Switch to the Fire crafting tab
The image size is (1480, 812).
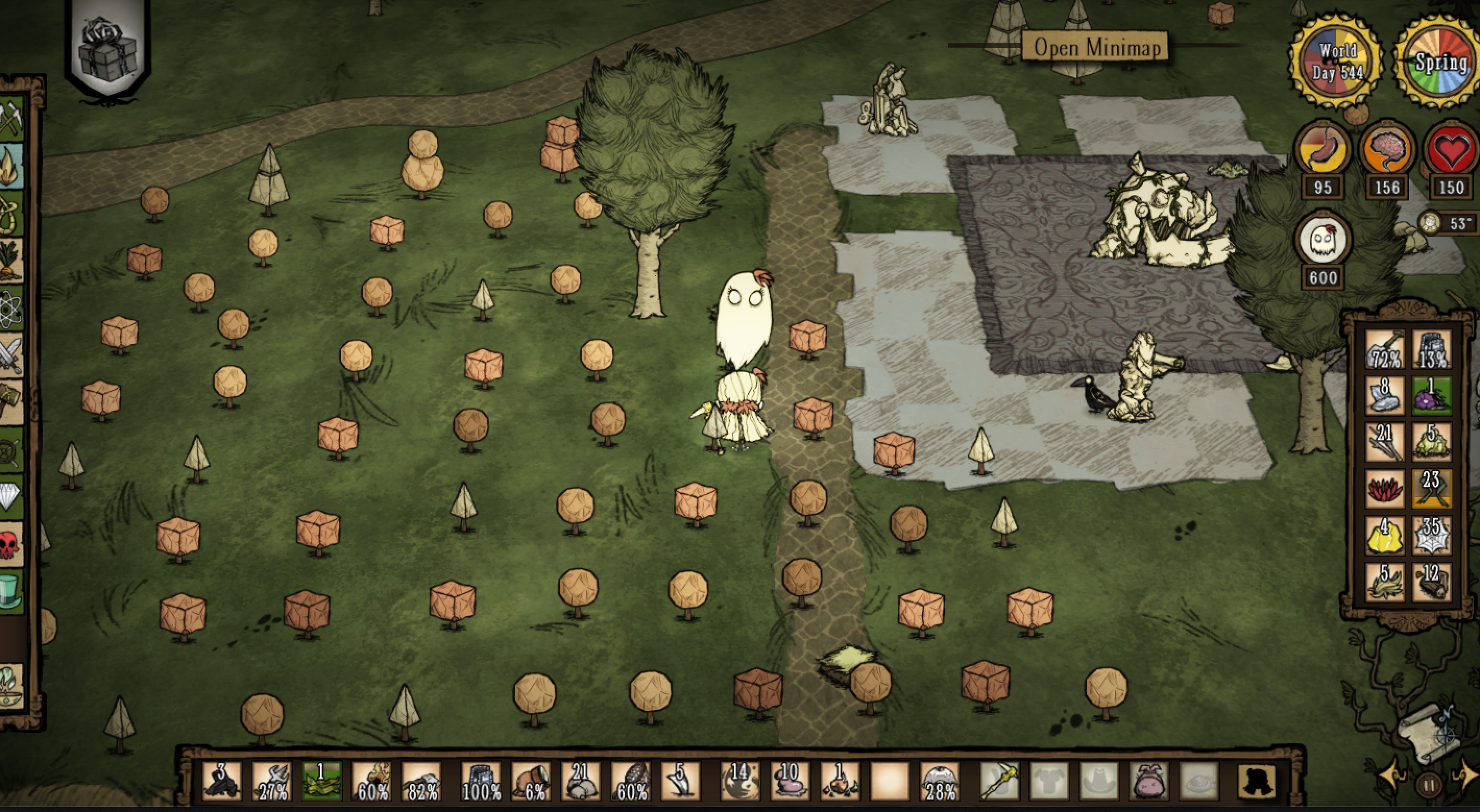click(10, 167)
